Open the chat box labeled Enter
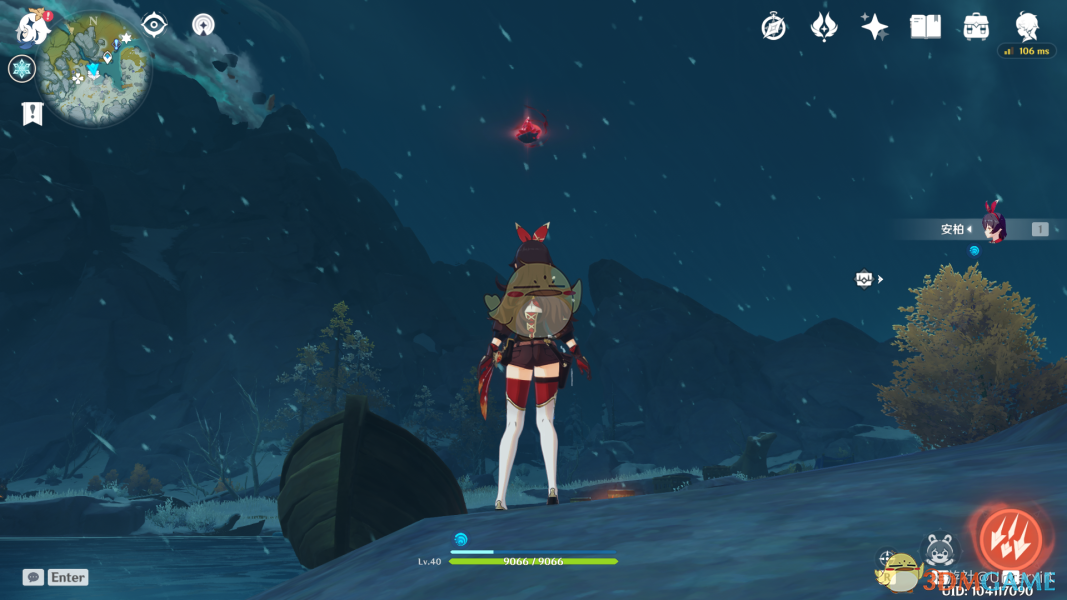This screenshot has width=1067, height=600. pyautogui.click(x=56, y=577)
